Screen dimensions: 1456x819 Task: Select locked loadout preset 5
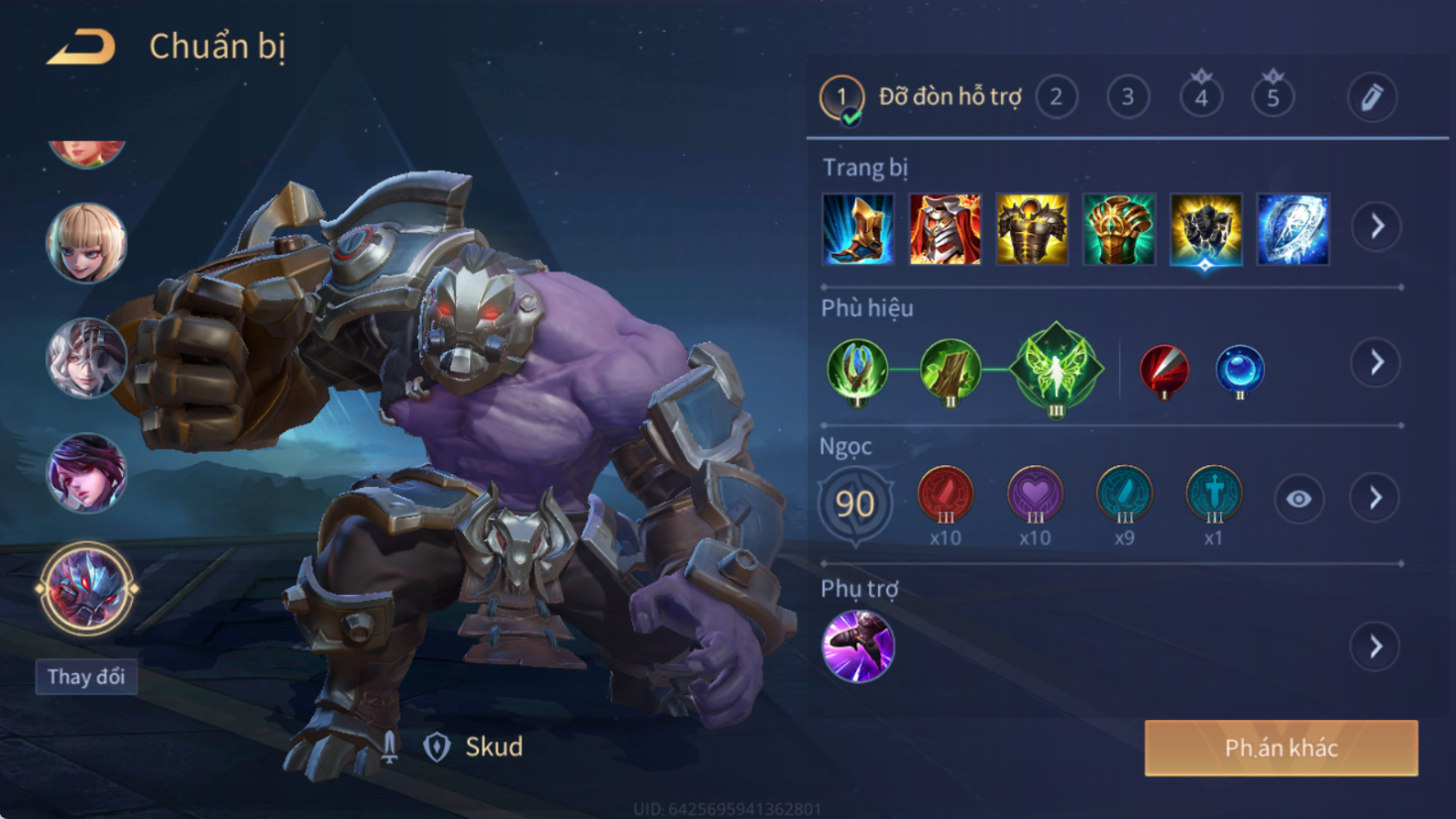(1273, 97)
